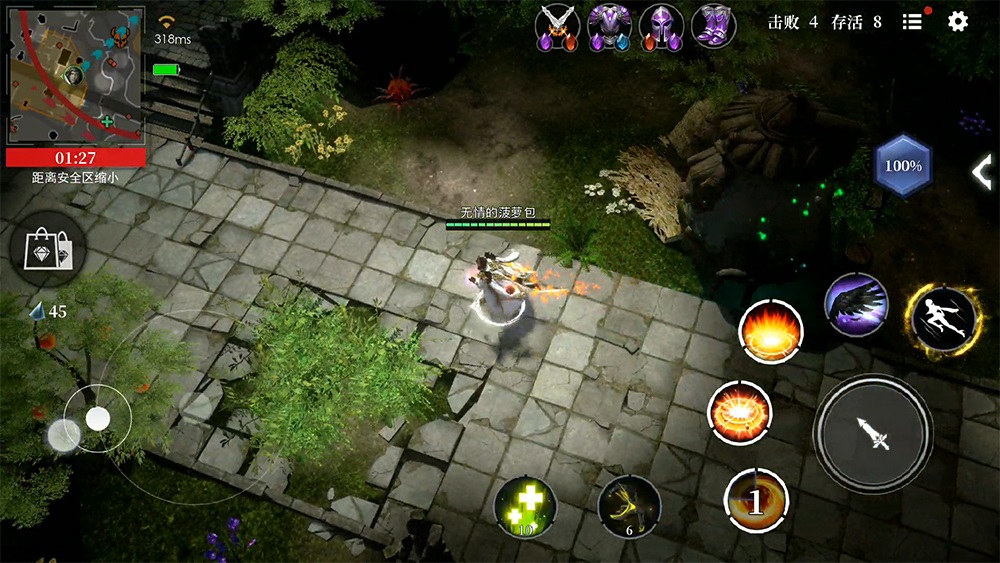Image resolution: width=1000 pixels, height=563 pixels.
Task: Attack with the sword basic attack button
Action: pos(872,434)
